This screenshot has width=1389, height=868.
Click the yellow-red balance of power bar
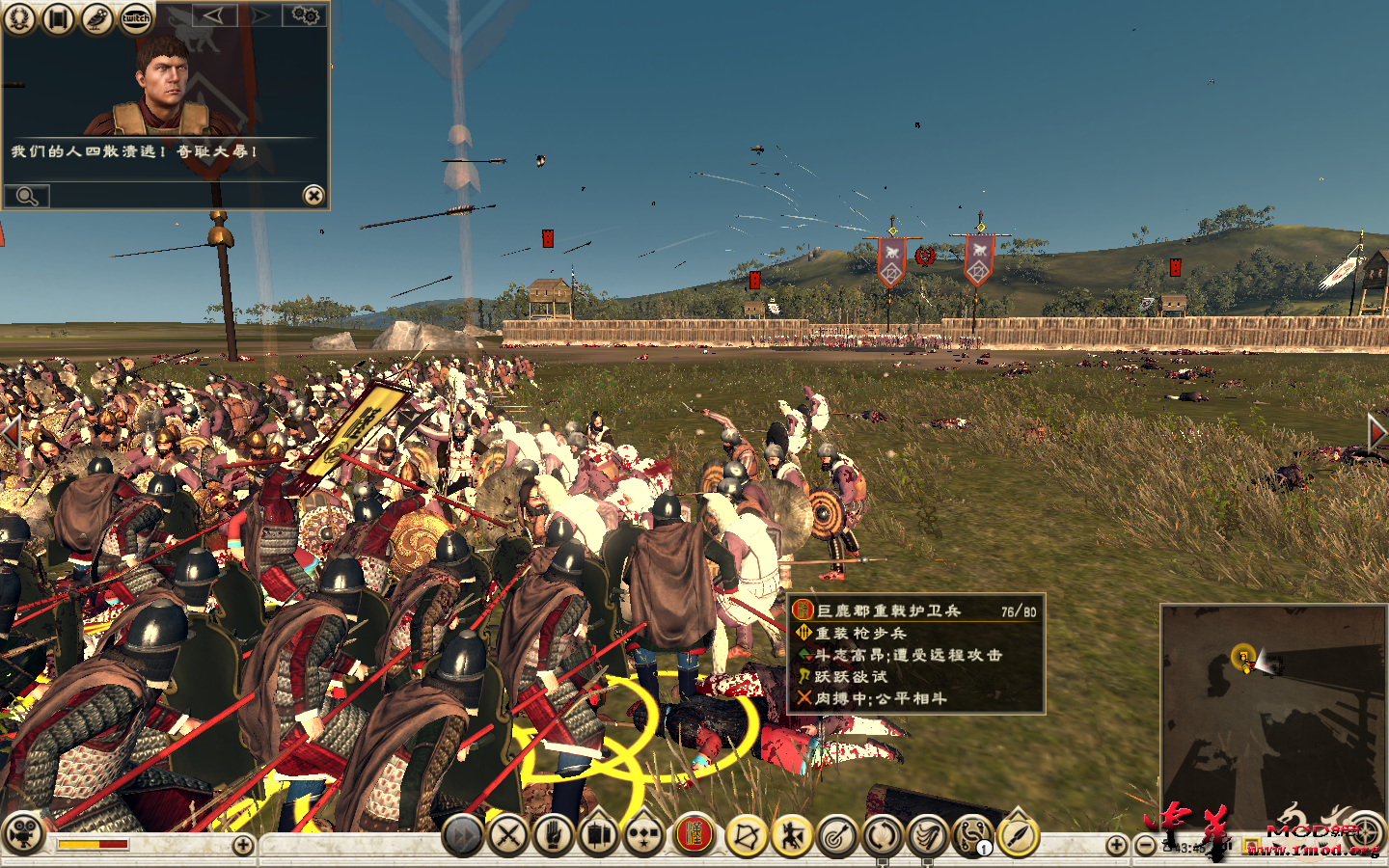click(93, 845)
